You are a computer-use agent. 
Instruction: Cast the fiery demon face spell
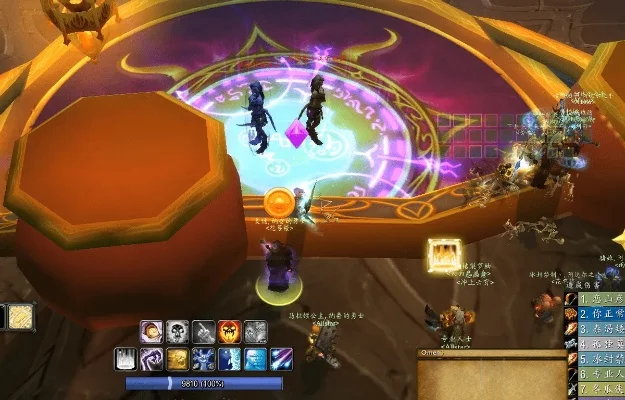coord(230,332)
